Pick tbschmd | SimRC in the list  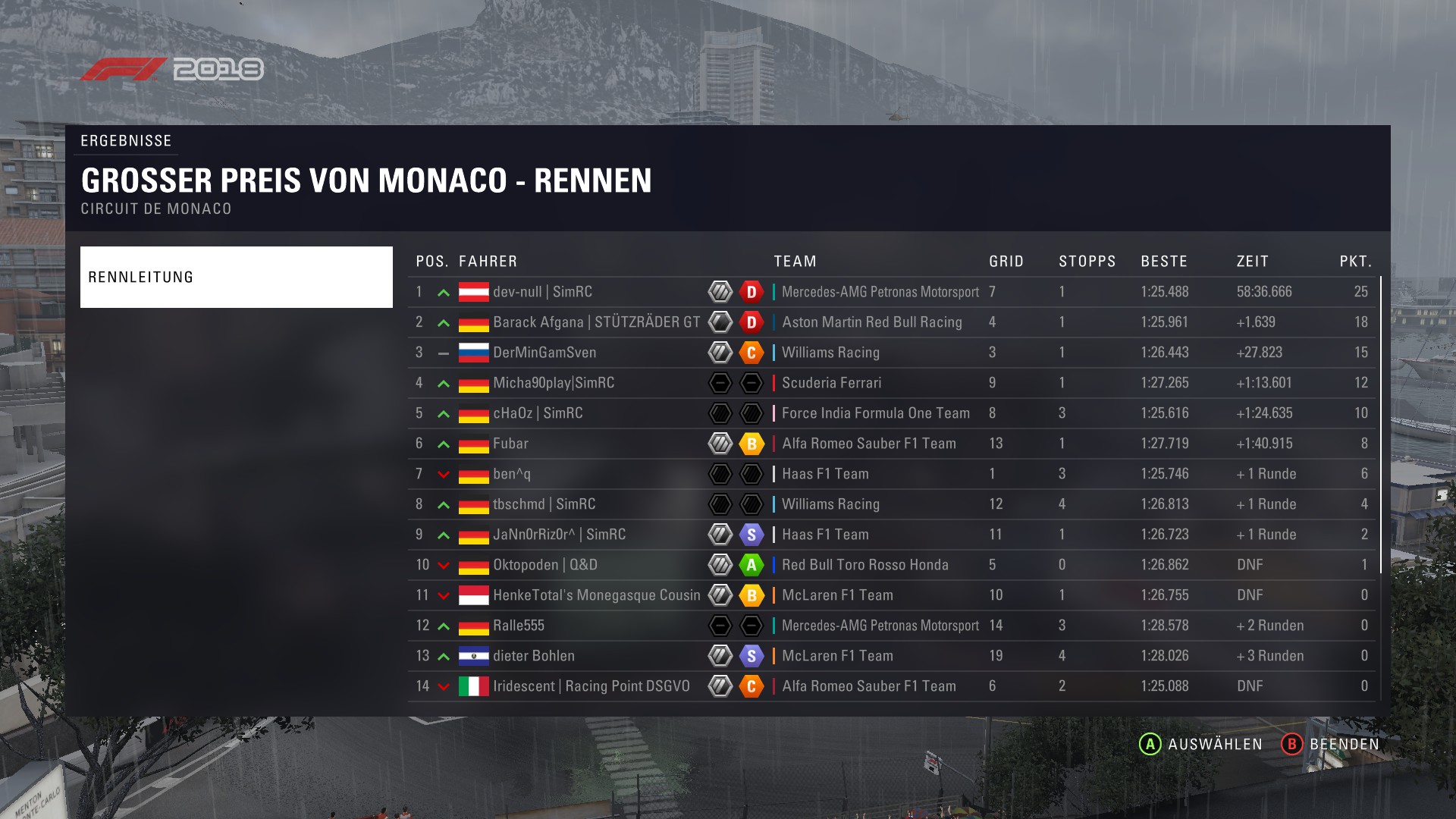point(544,504)
